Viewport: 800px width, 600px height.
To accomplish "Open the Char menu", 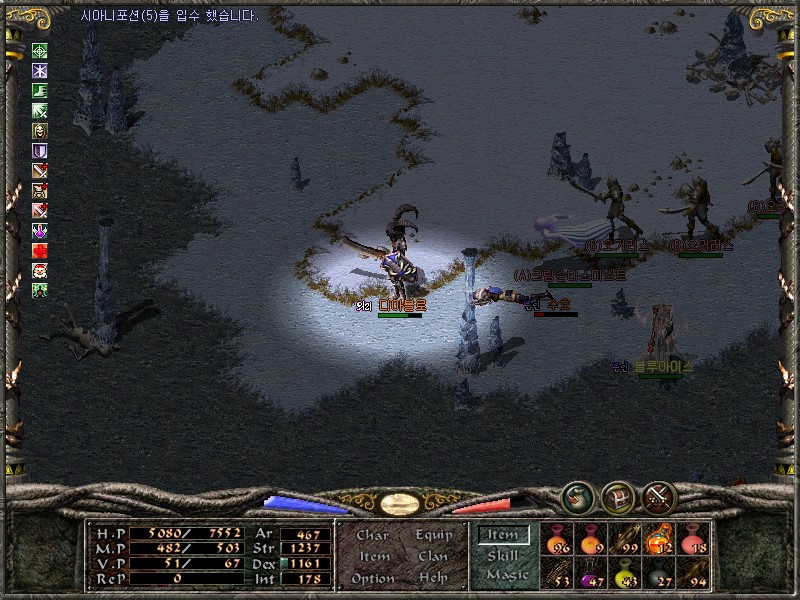I will pos(372,535).
